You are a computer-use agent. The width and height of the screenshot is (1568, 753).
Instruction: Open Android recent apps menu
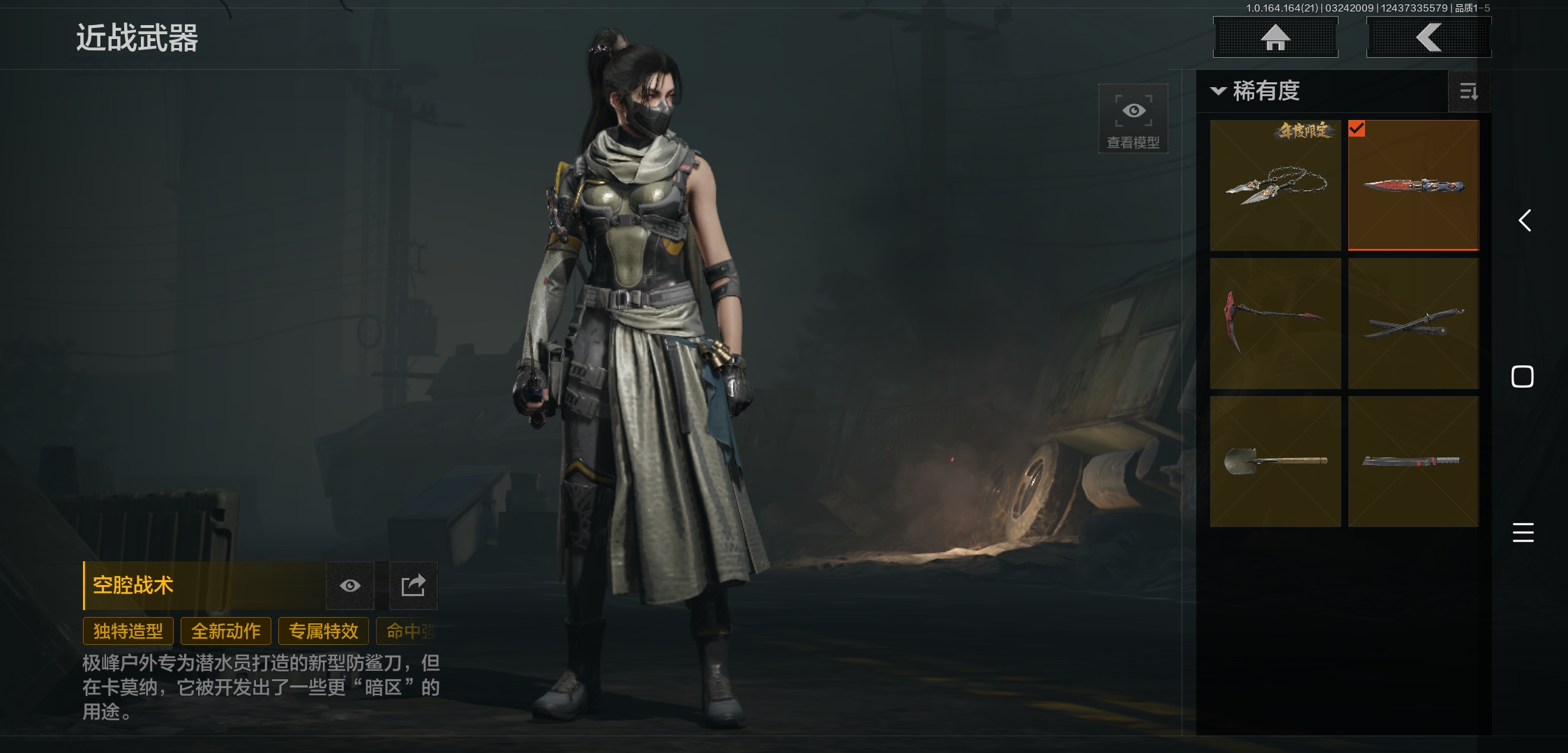[1523, 533]
